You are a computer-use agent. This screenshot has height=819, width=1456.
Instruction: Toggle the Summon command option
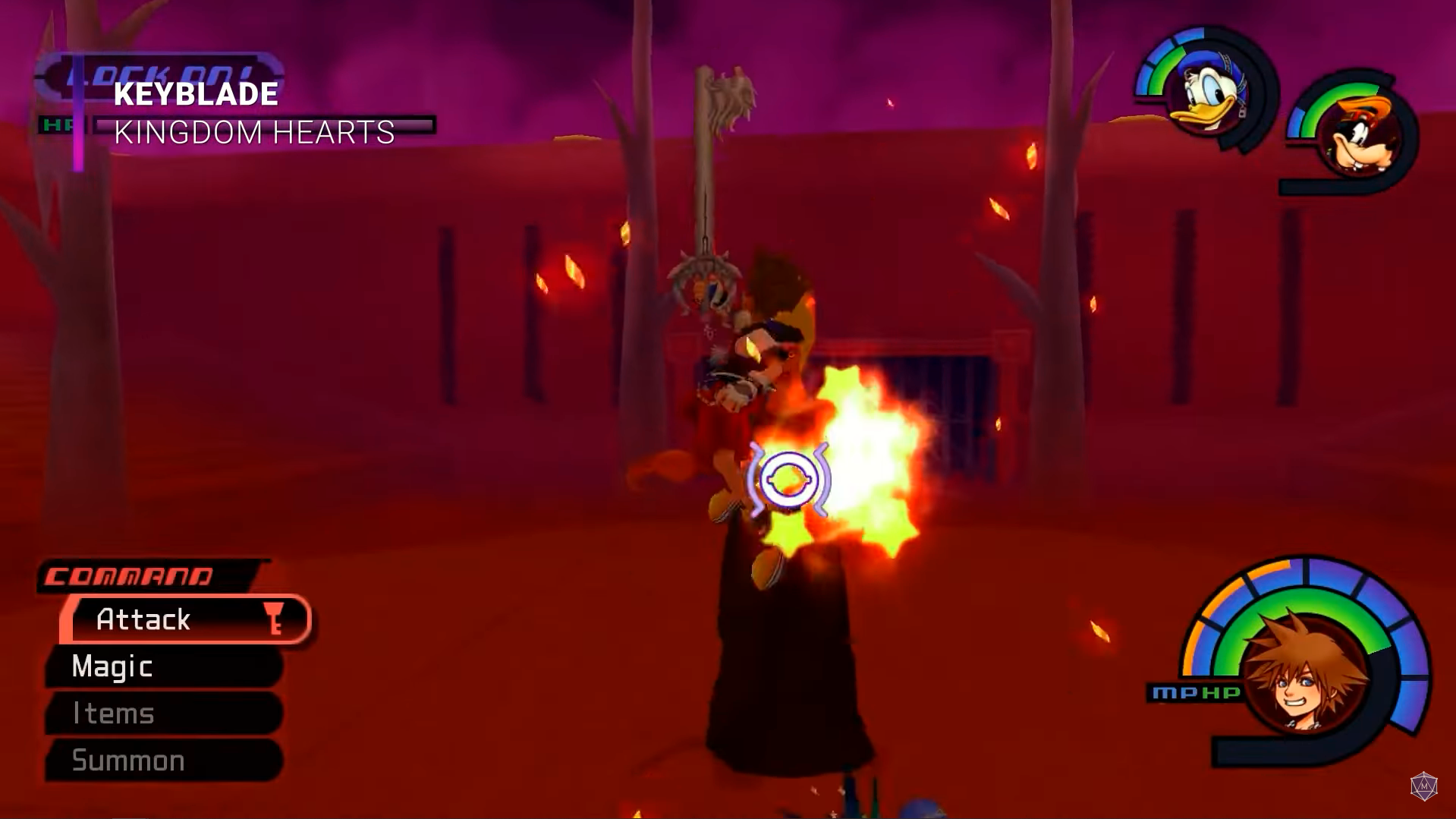(126, 760)
